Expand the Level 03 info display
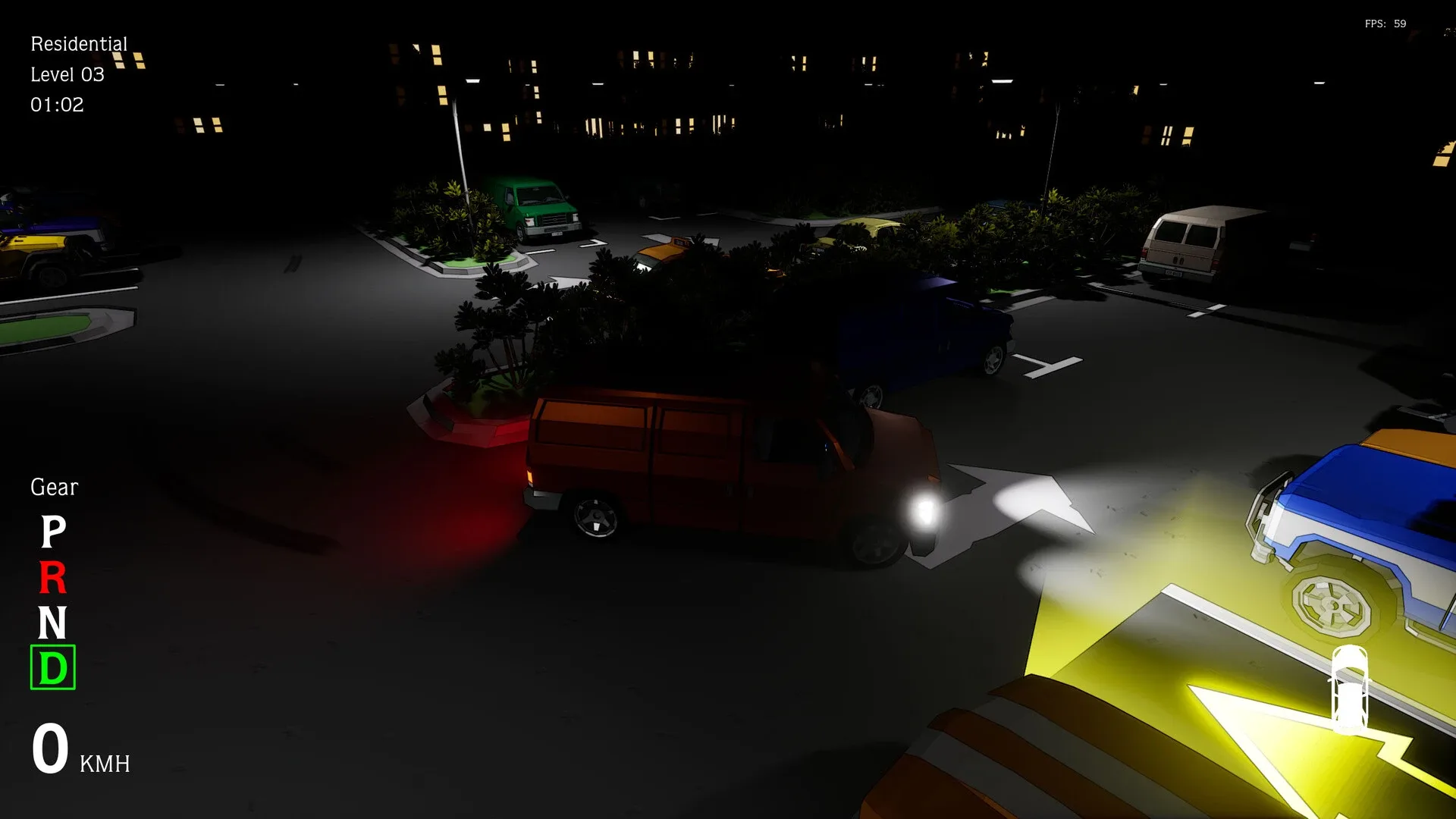The image size is (1456, 819). click(67, 74)
